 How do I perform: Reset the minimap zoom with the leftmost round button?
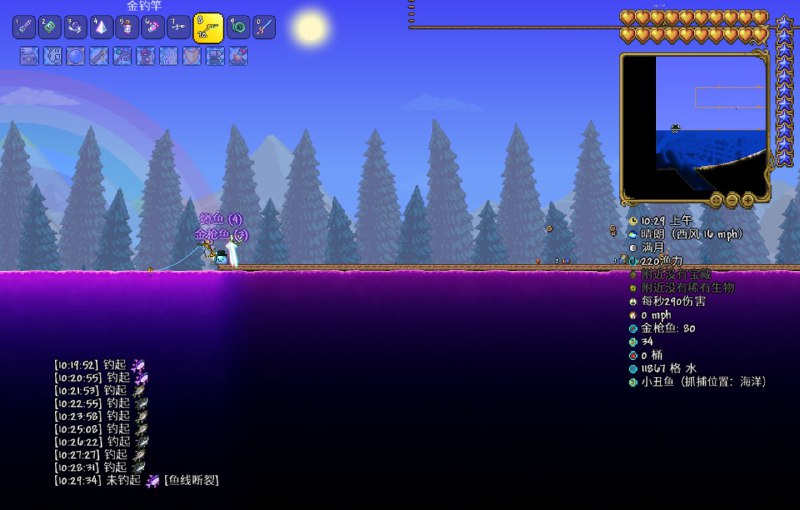click(716, 200)
